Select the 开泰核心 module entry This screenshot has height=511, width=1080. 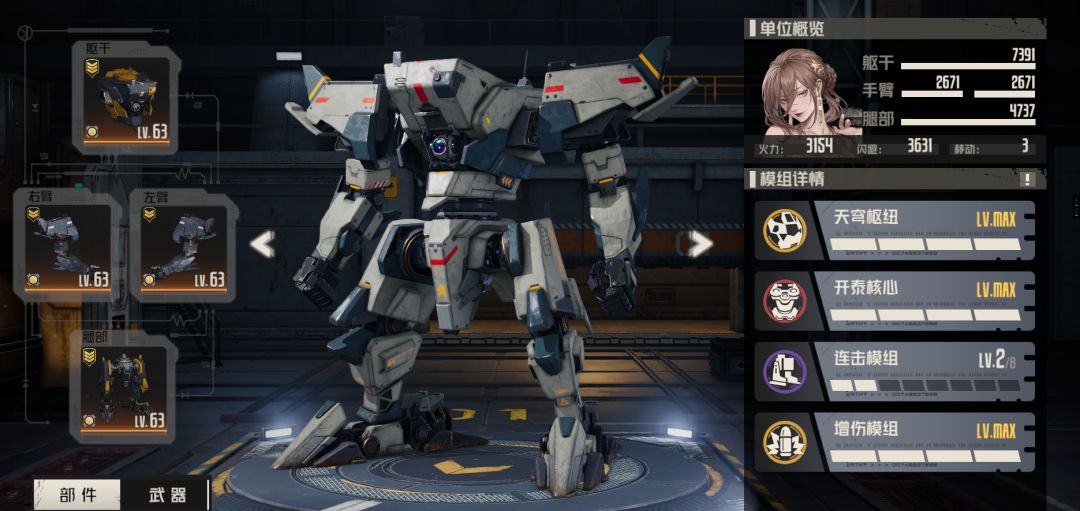[x=895, y=301]
